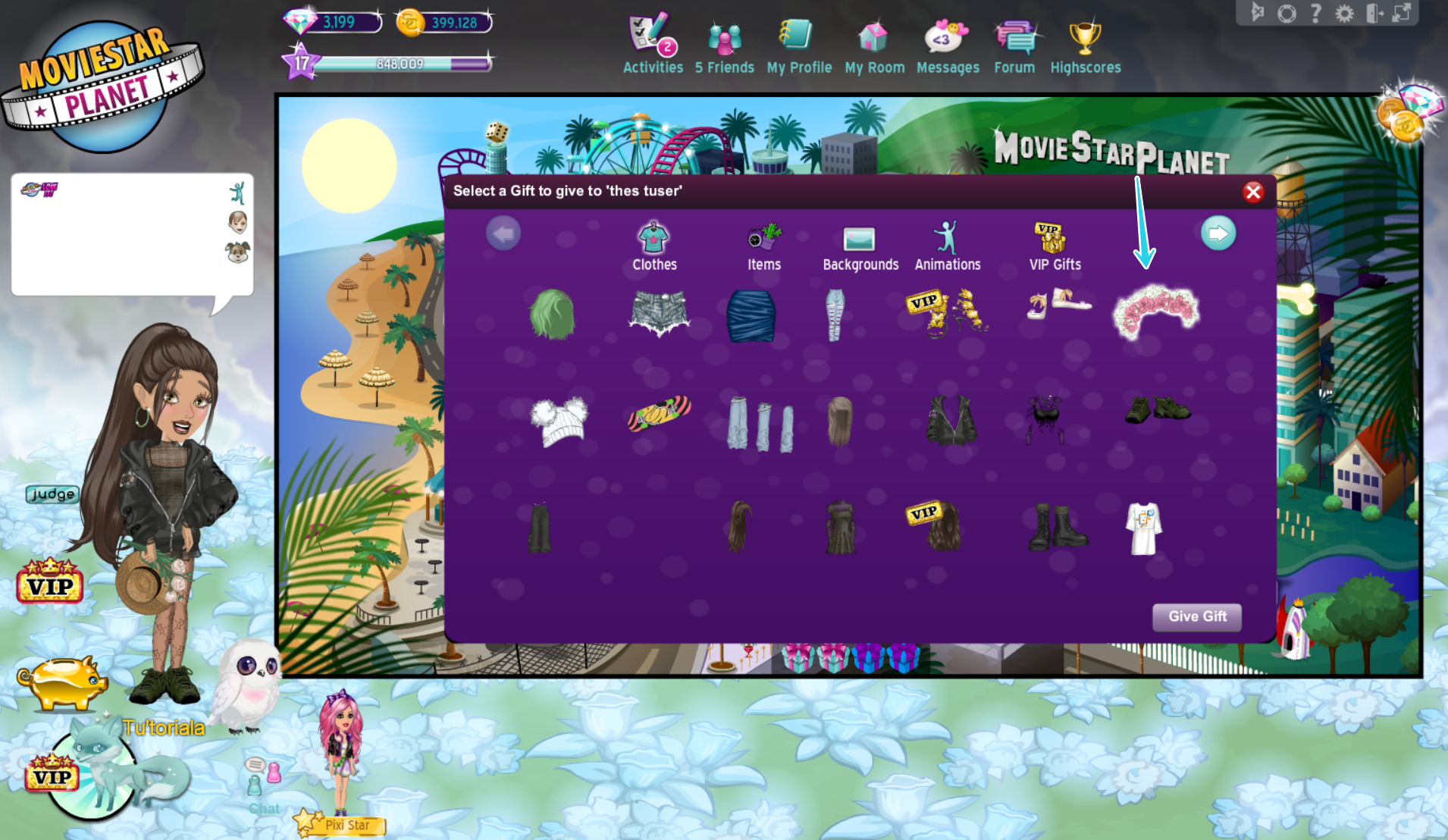Image resolution: width=1448 pixels, height=840 pixels.
Task: Go to the next gift page
Action: point(1218,233)
